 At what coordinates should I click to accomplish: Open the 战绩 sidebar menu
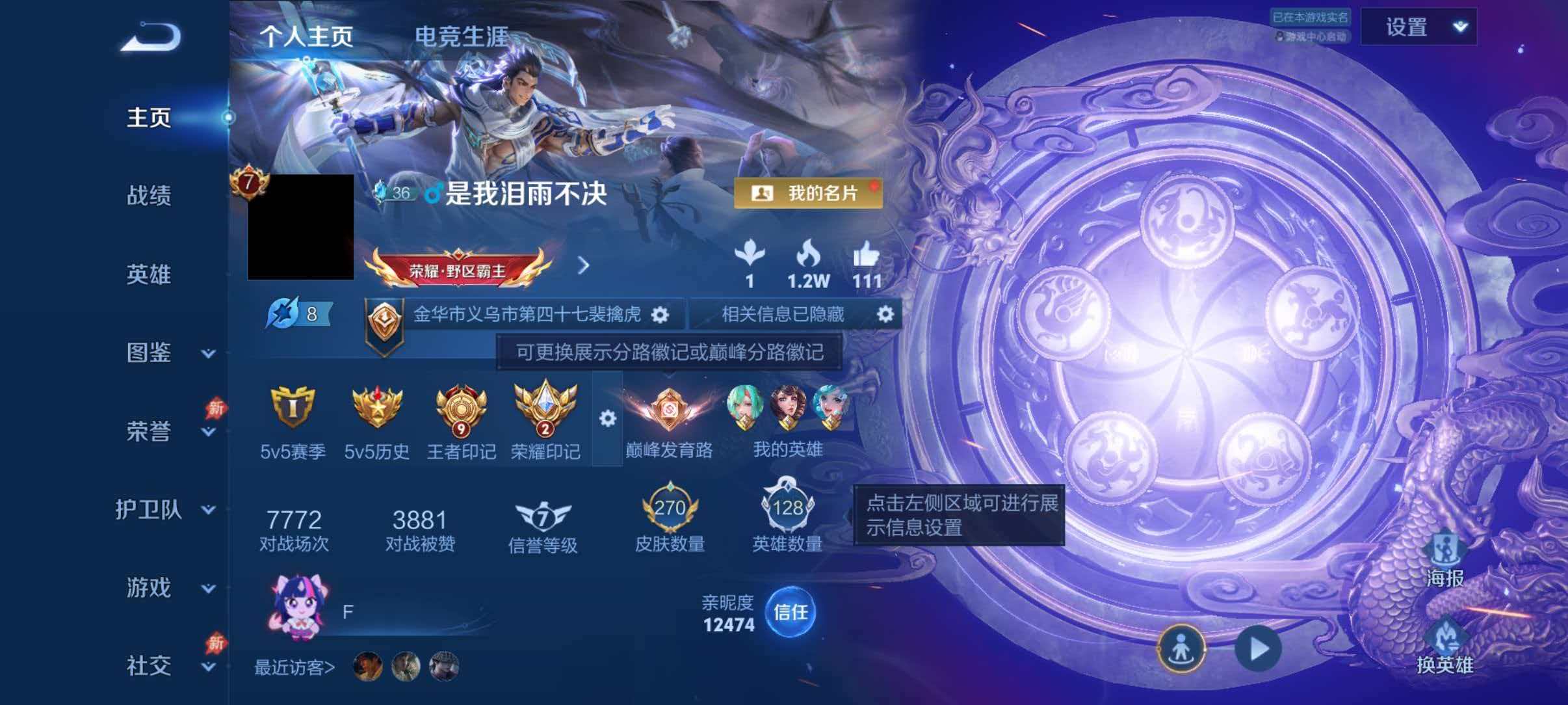click(x=150, y=197)
